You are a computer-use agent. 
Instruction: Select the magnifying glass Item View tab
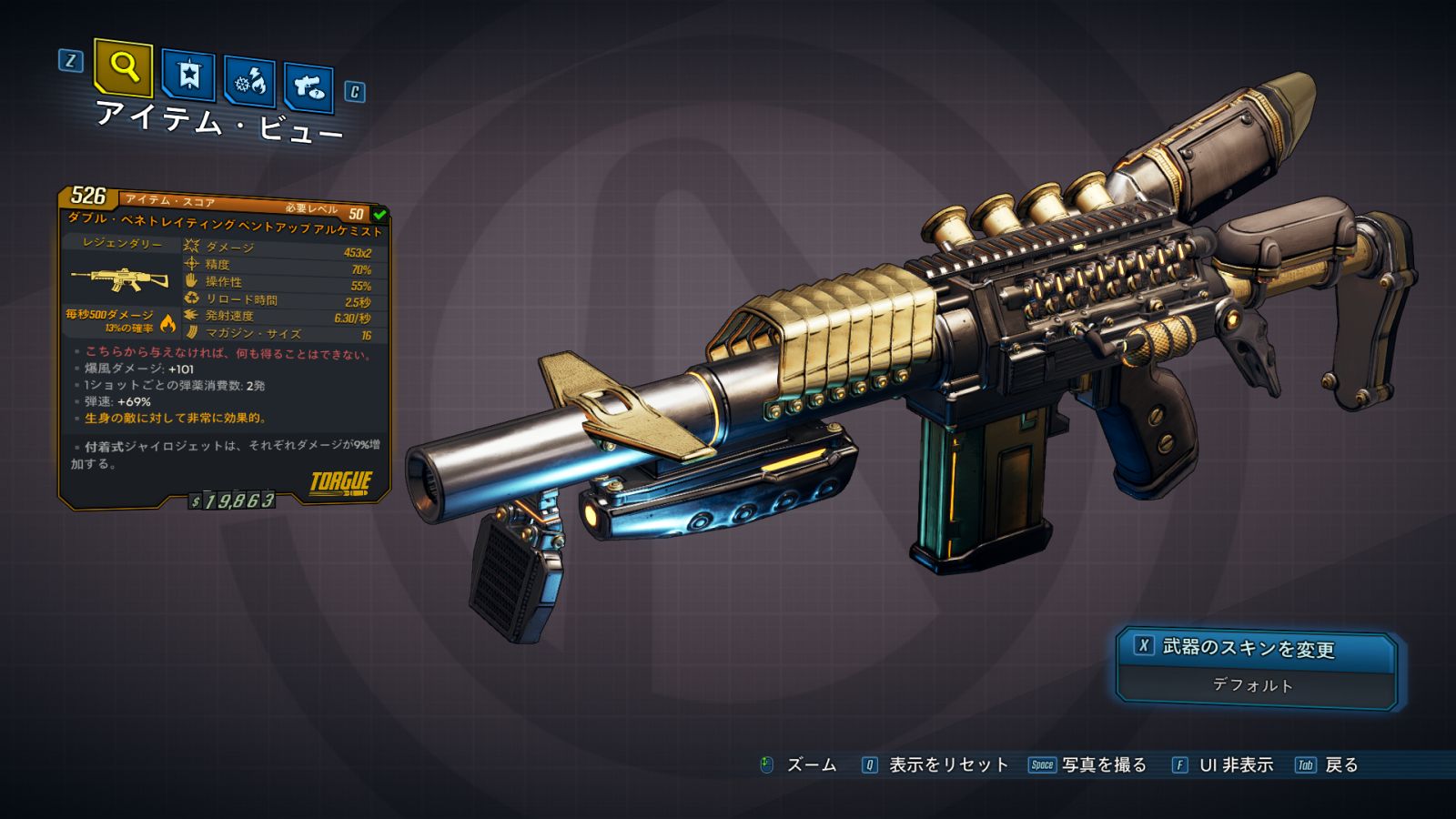(124, 67)
